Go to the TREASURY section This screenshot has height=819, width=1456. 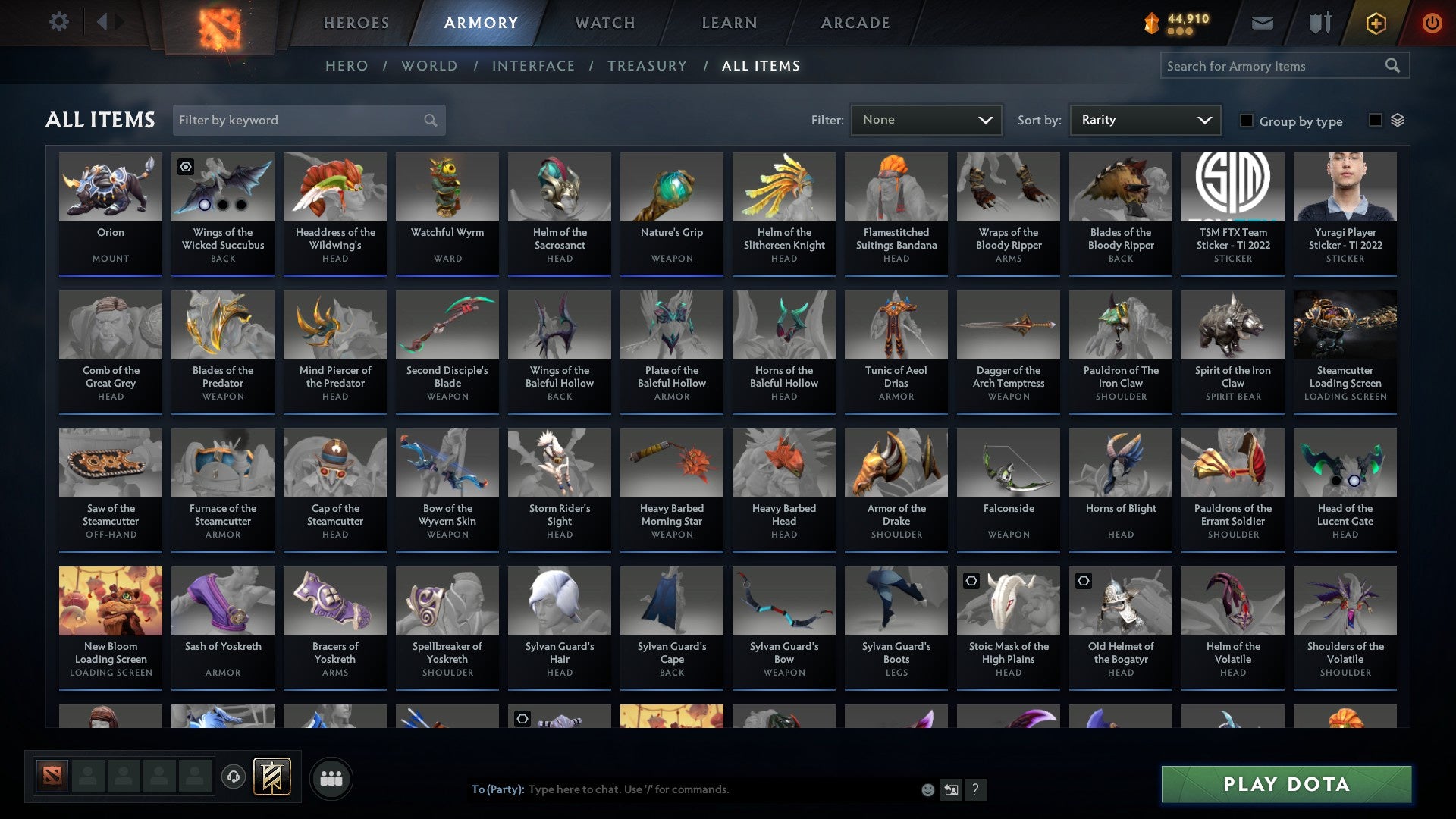[x=647, y=66]
